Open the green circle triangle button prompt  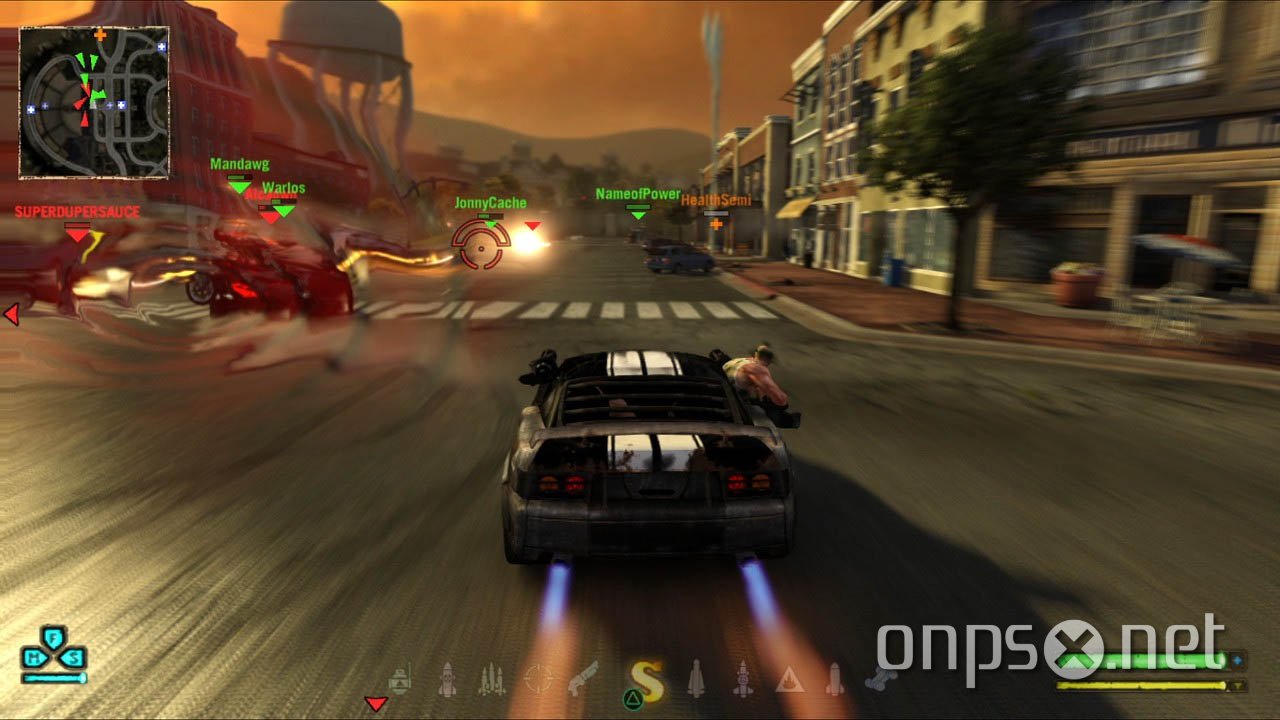632,697
